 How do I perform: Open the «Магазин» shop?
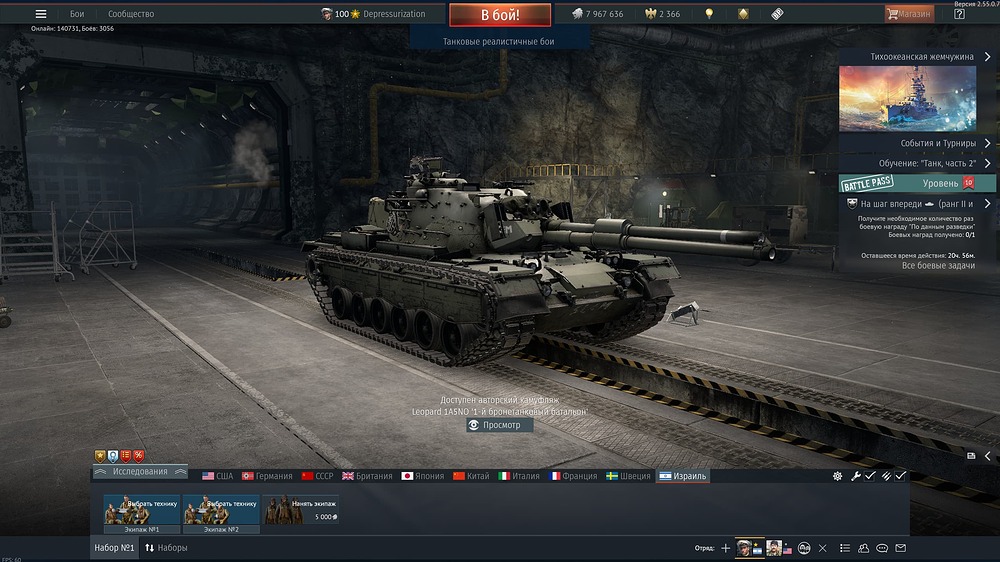[x=909, y=14]
